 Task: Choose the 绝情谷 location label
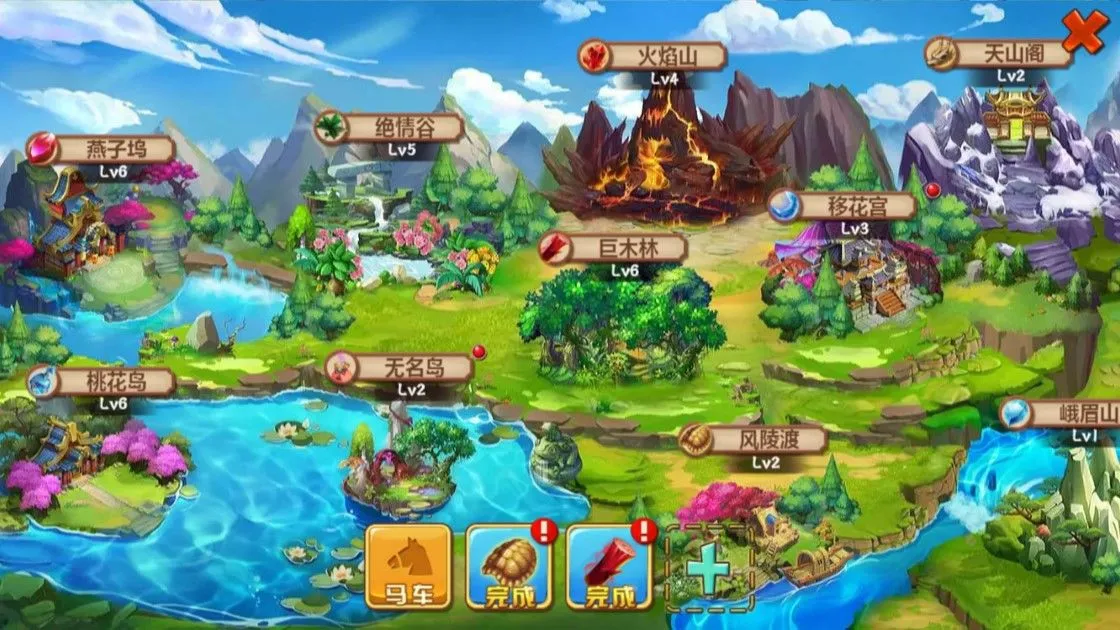click(x=390, y=128)
